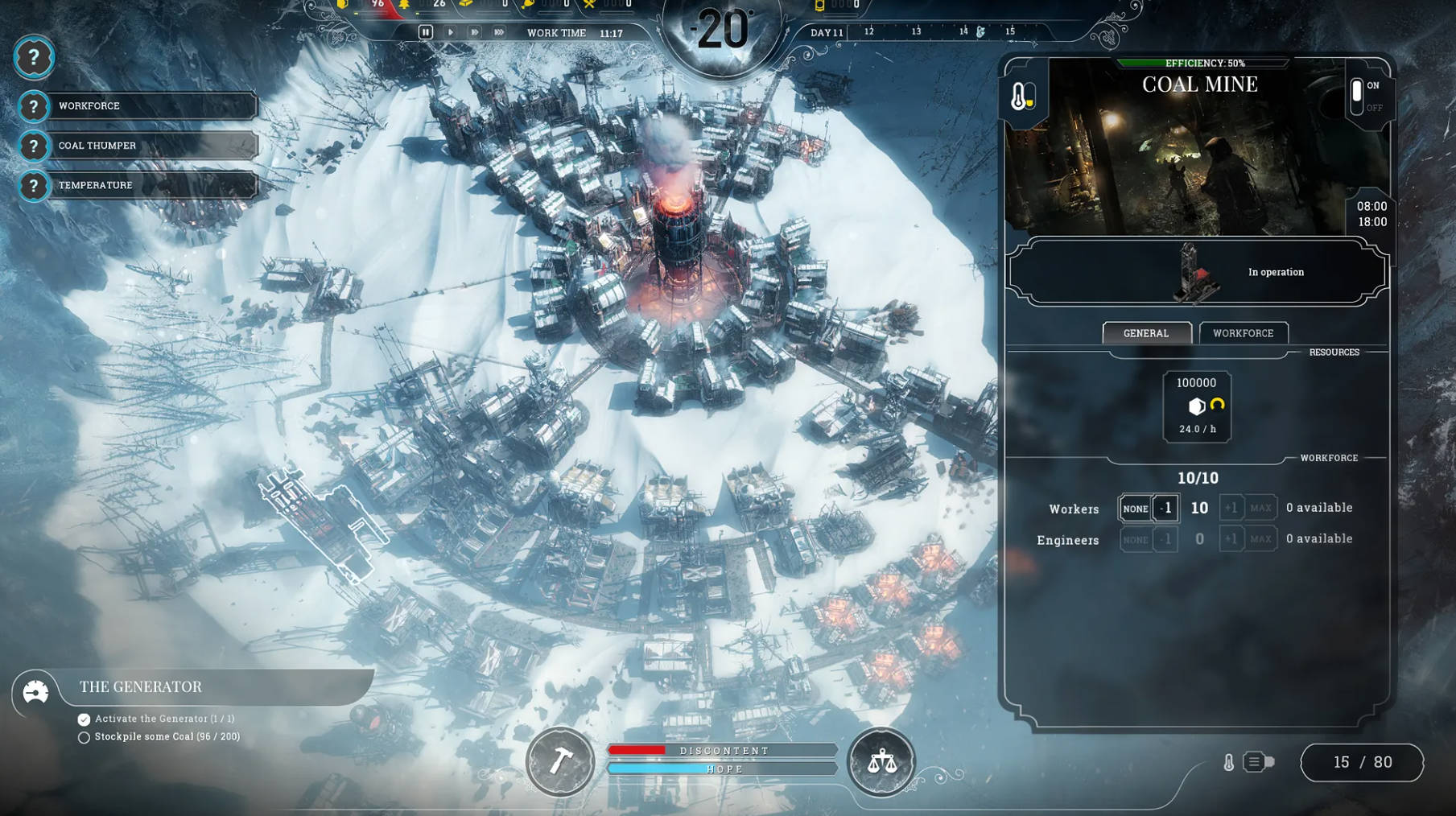The width and height of the screenshot is (1456, 816).
Task: Select the General tab
Action: (1146, 332)
